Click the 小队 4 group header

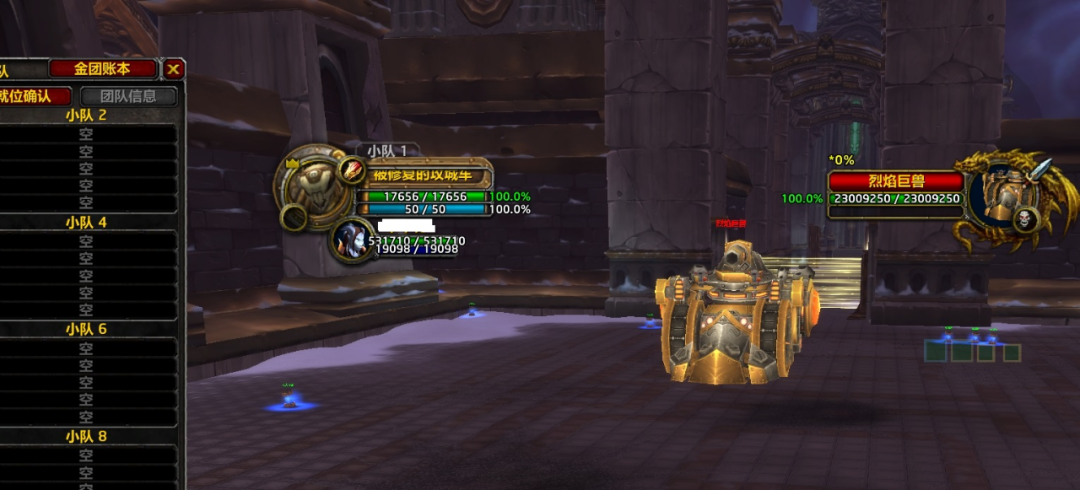point(86,222)
